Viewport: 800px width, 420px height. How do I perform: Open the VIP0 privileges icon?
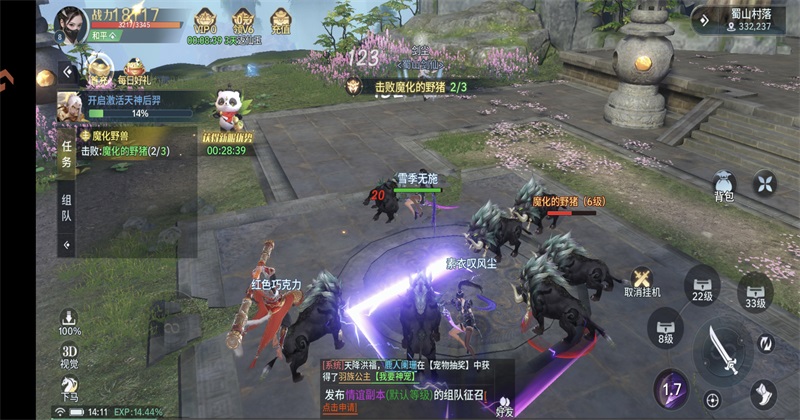click(204, 22)
